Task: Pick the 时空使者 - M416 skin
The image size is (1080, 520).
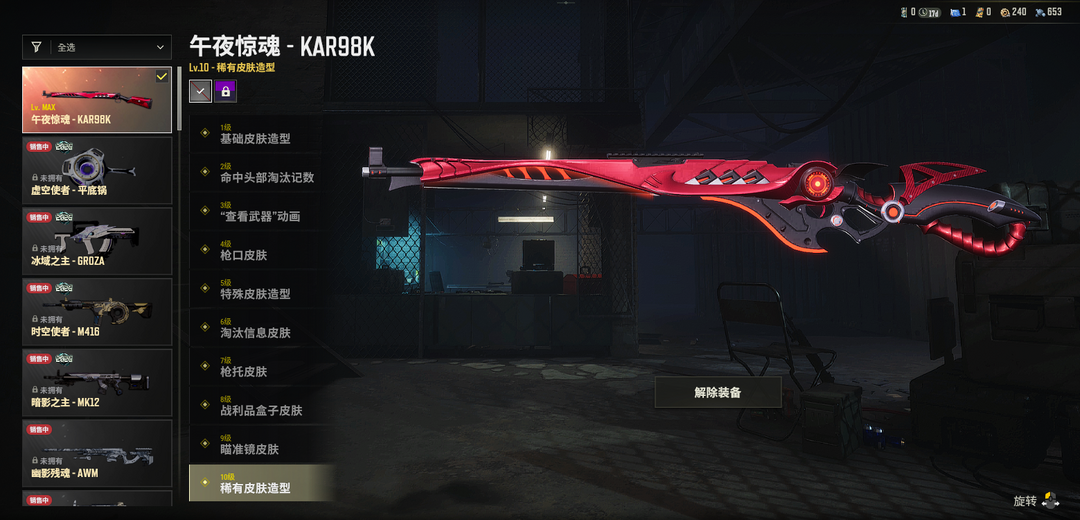Action: pyautogui.click(x=97, y=312)
